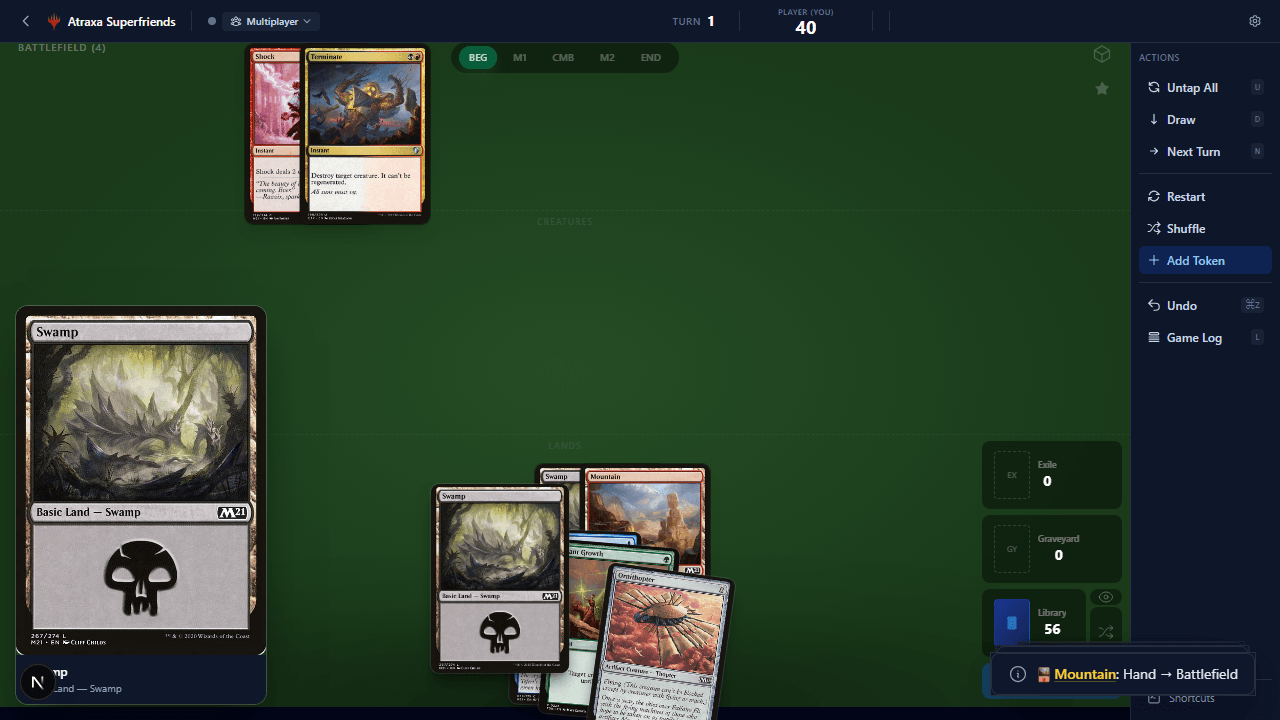1280x720 pixels.
Task: Click the Next Turn arrow icon
Action: click(1153, 151)
